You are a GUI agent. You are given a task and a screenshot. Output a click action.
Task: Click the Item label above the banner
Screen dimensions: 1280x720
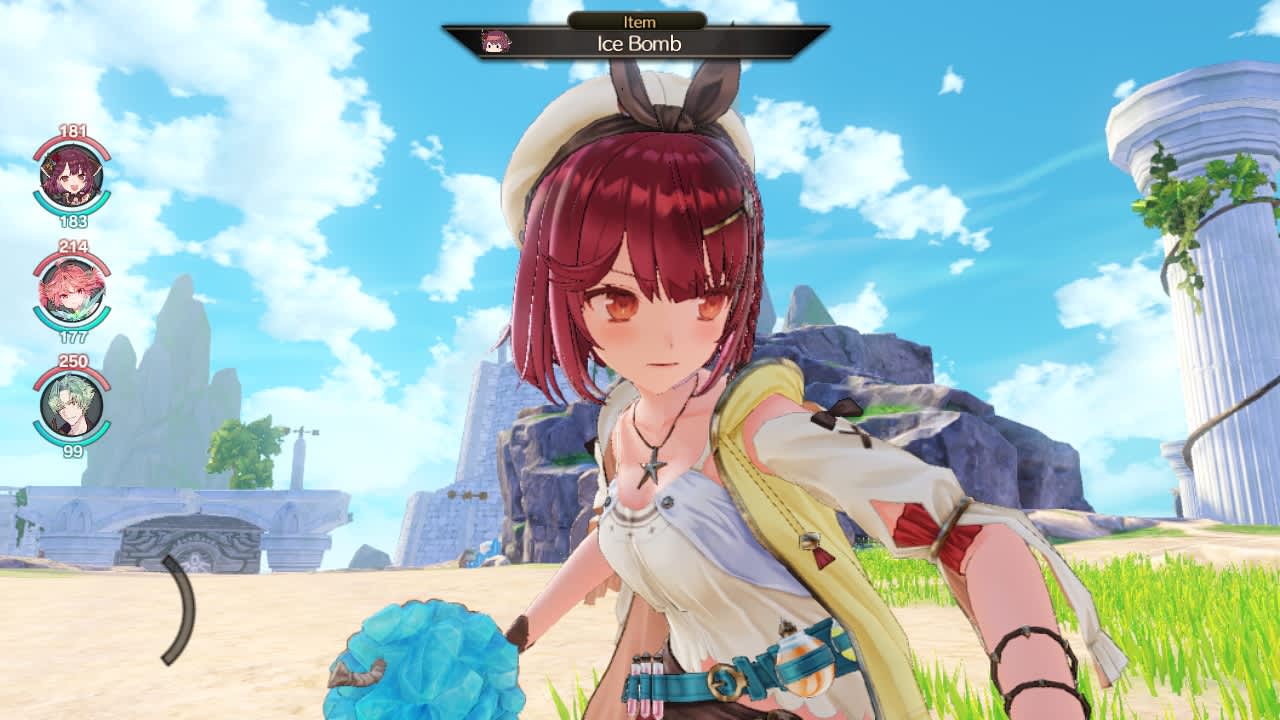[641, 20]
